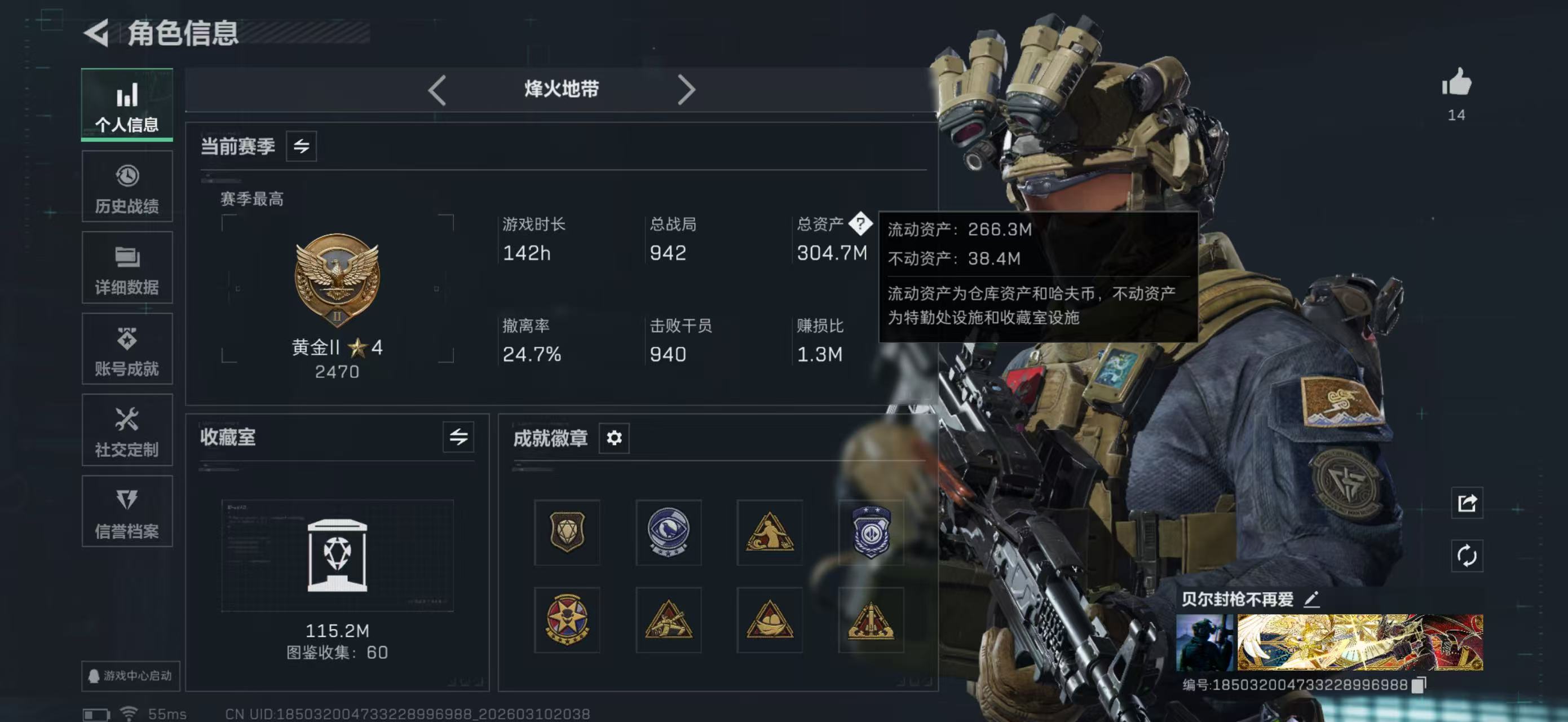Select the 账号成就 tab
Screen dimensions: 1568x722
click(x=127, y=349)
